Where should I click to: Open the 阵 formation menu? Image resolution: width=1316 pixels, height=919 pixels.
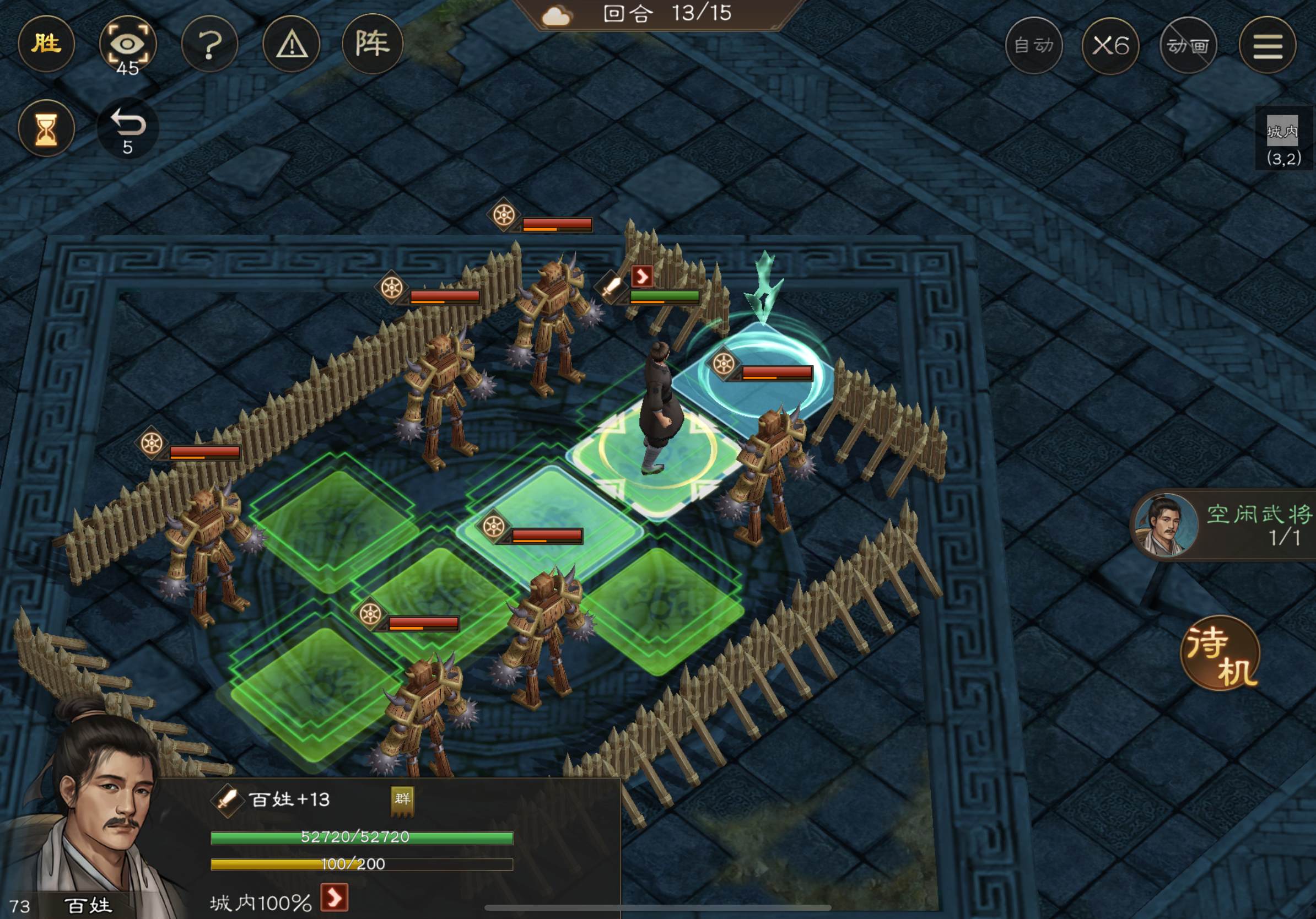pos(373,44)
